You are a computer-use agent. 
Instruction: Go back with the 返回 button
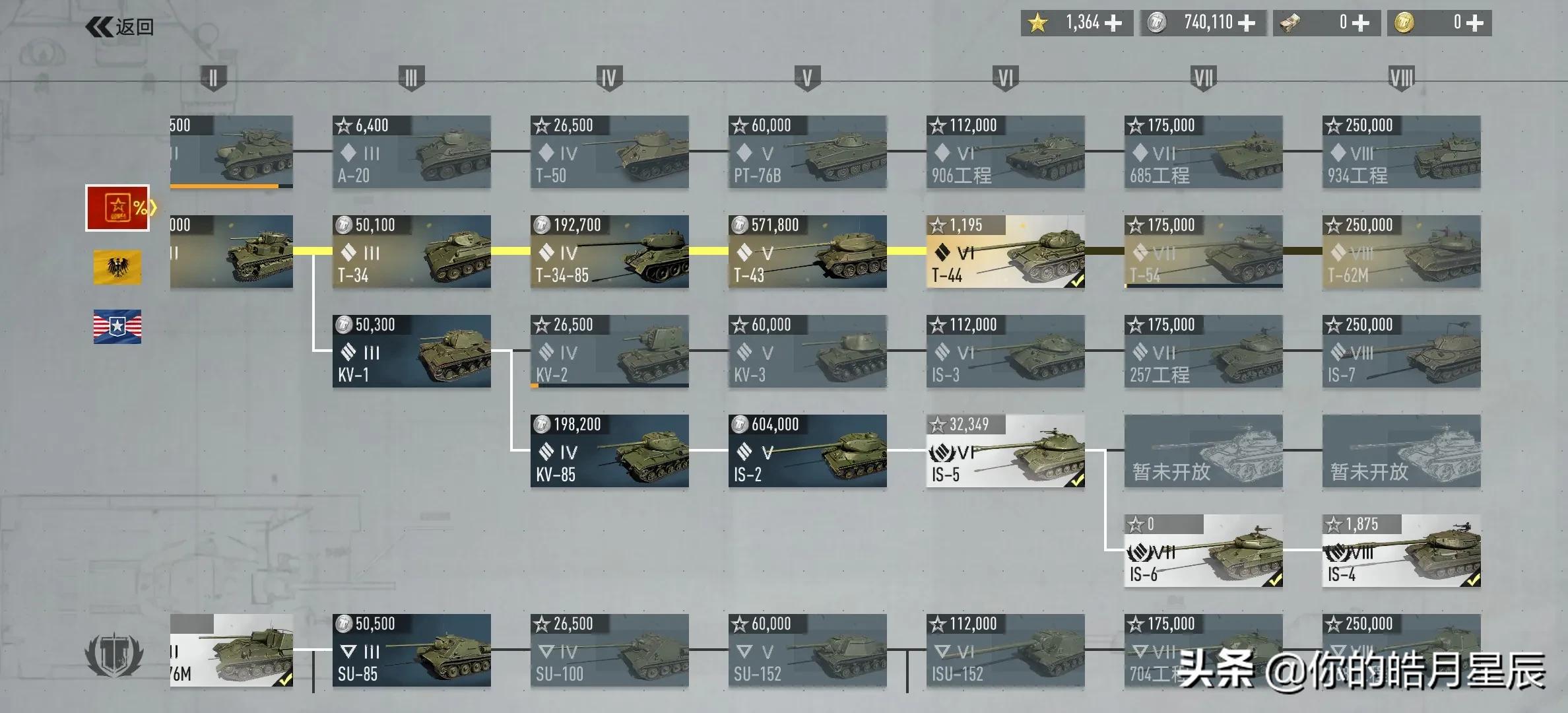pos(120,27)
